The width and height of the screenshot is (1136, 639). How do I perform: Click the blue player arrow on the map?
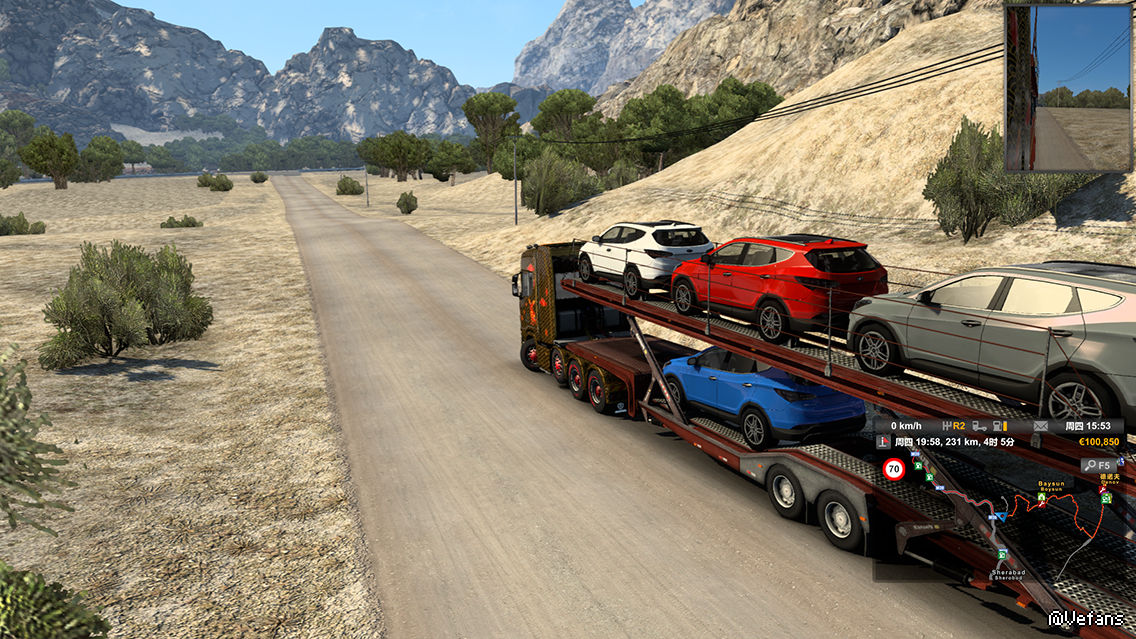[x=1001, y=516]
